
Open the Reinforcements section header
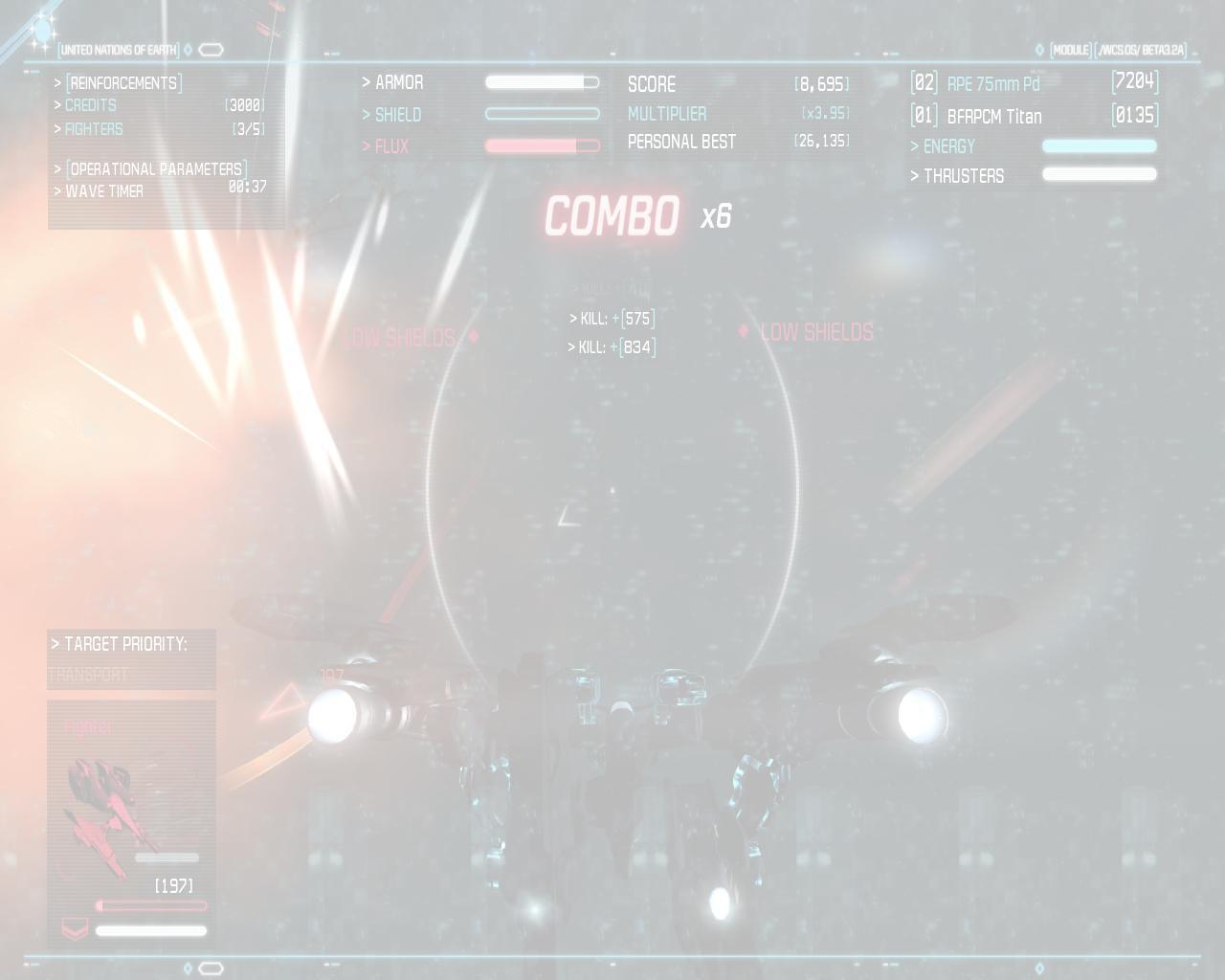(123, 83)
